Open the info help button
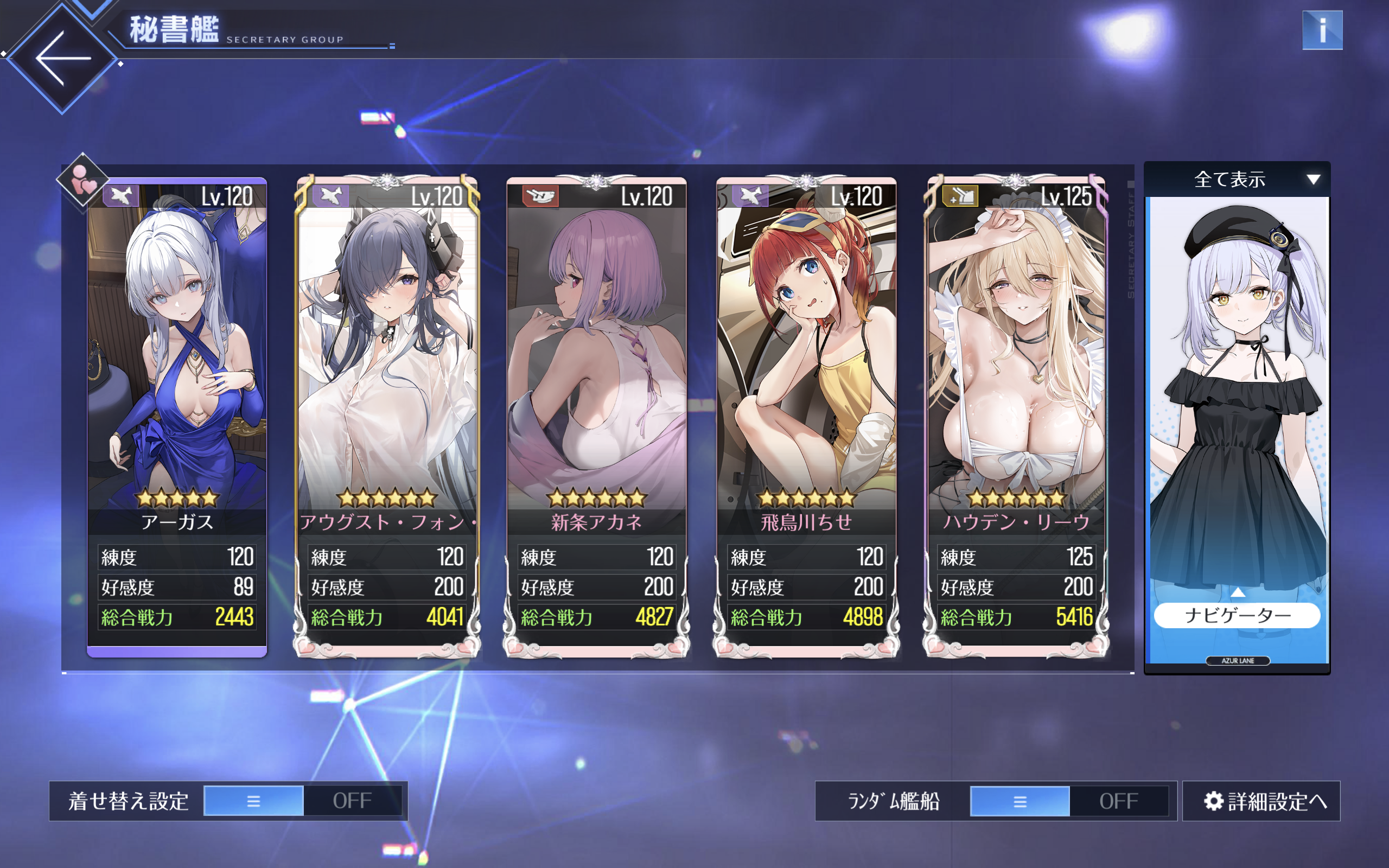Image resolution: width=1389 pixels, height=868 pixels. pyautogui.click(x=1322, y=30)
